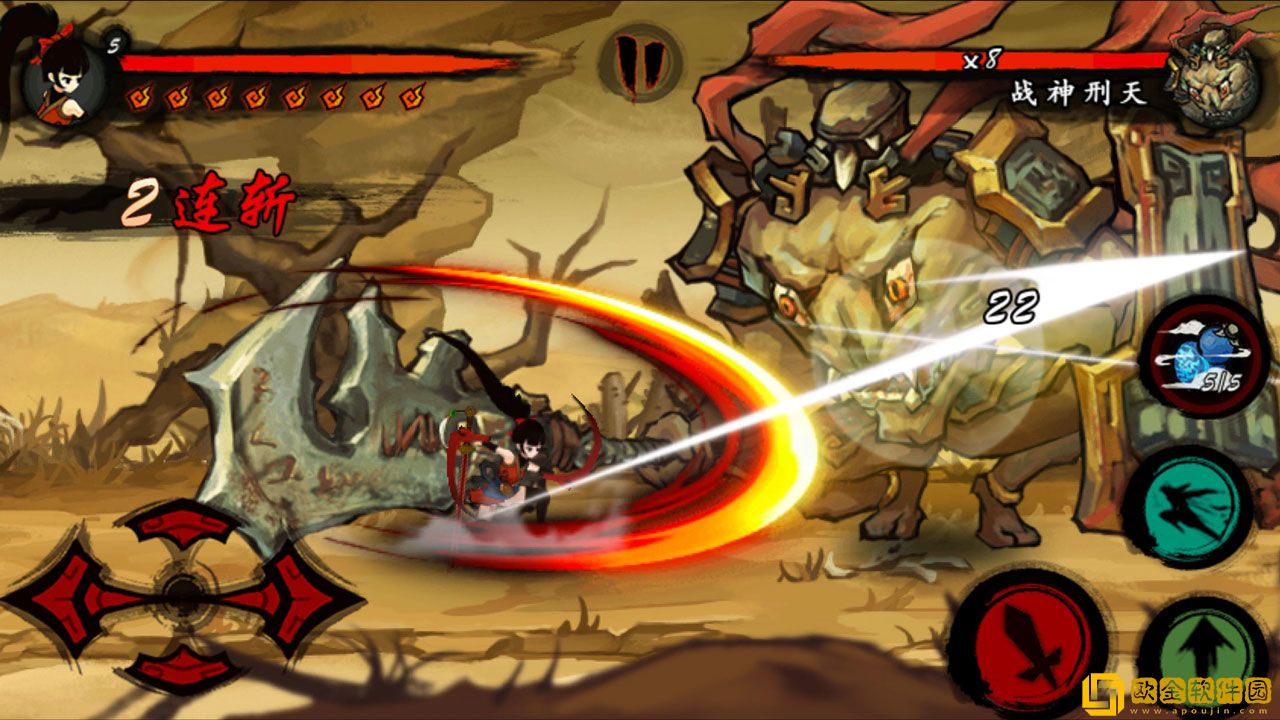Select the last flame icon in the rage row
Viewport: 1280px width, 720px height.
[x=410, y=97]
